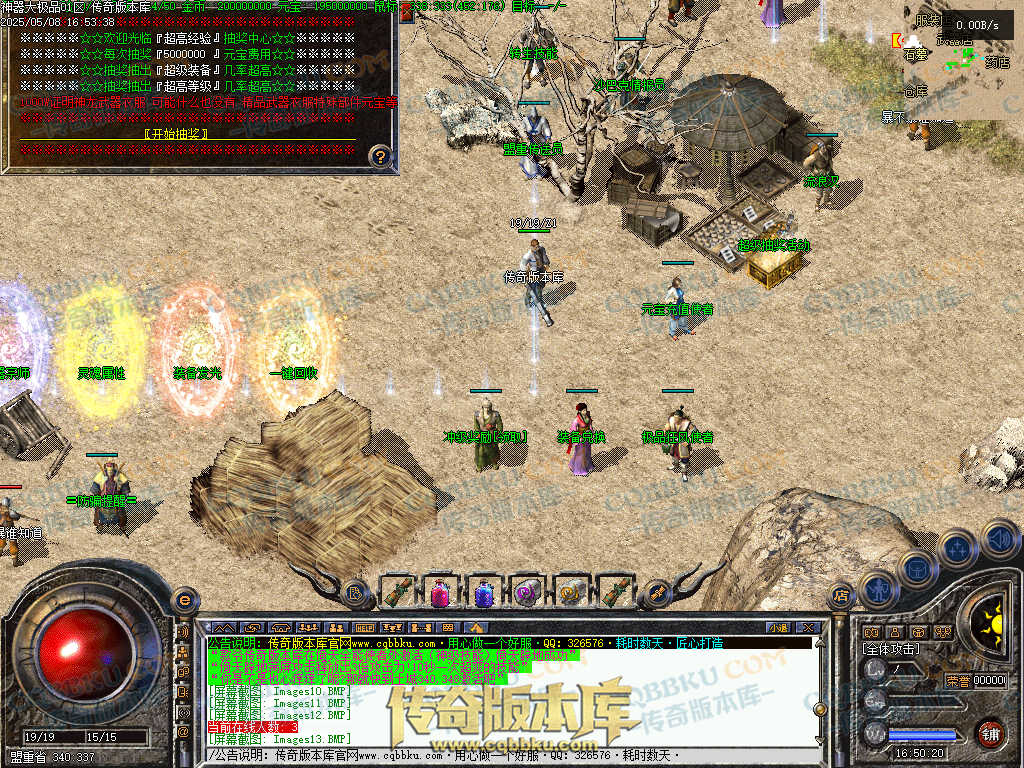Click the 小退 logout button
The width and height of the screenshot is (1024, 768).
click(x=778, y=628)
